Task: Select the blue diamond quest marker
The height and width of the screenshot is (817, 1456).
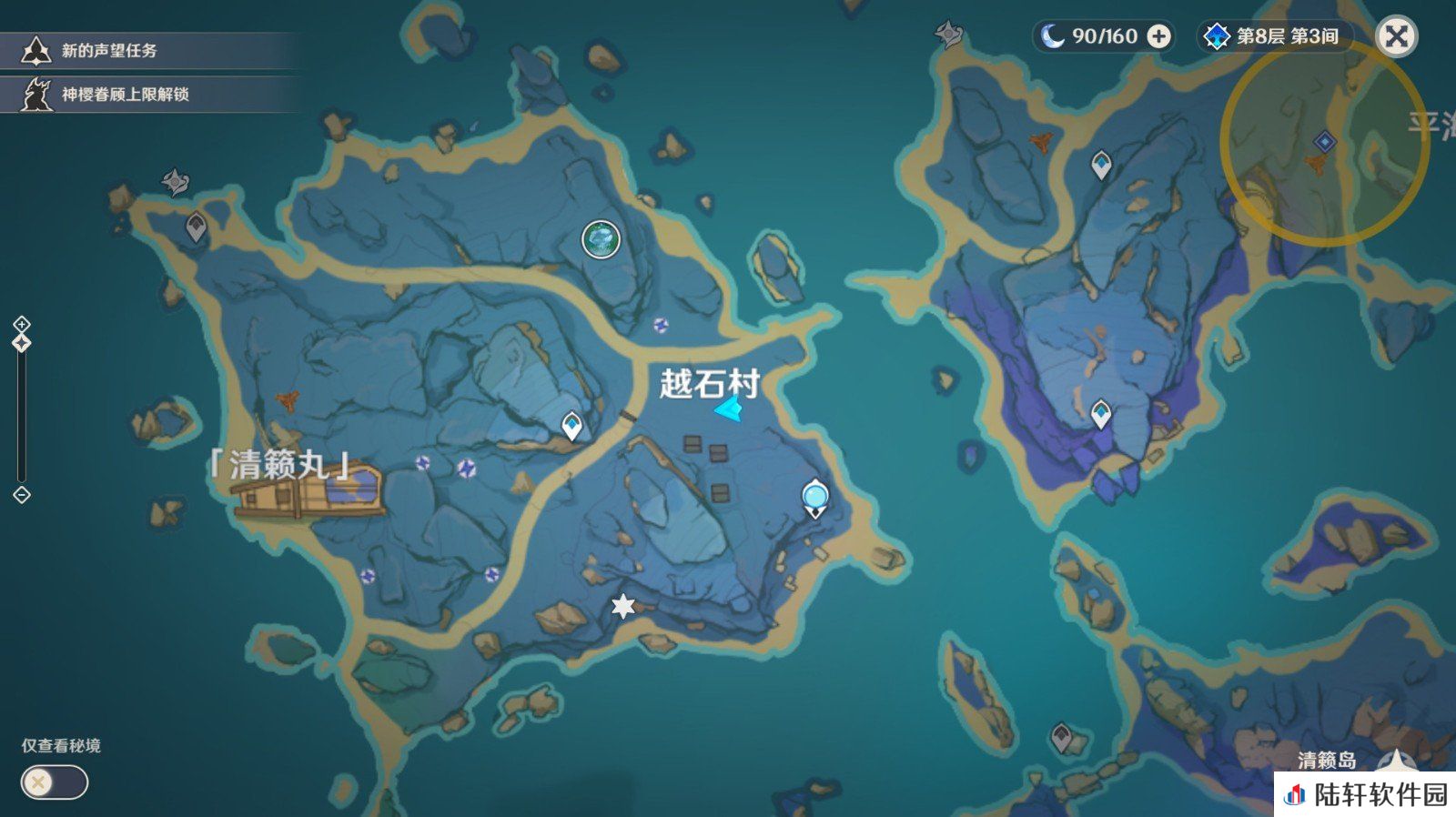Action: click(1325, 142)
